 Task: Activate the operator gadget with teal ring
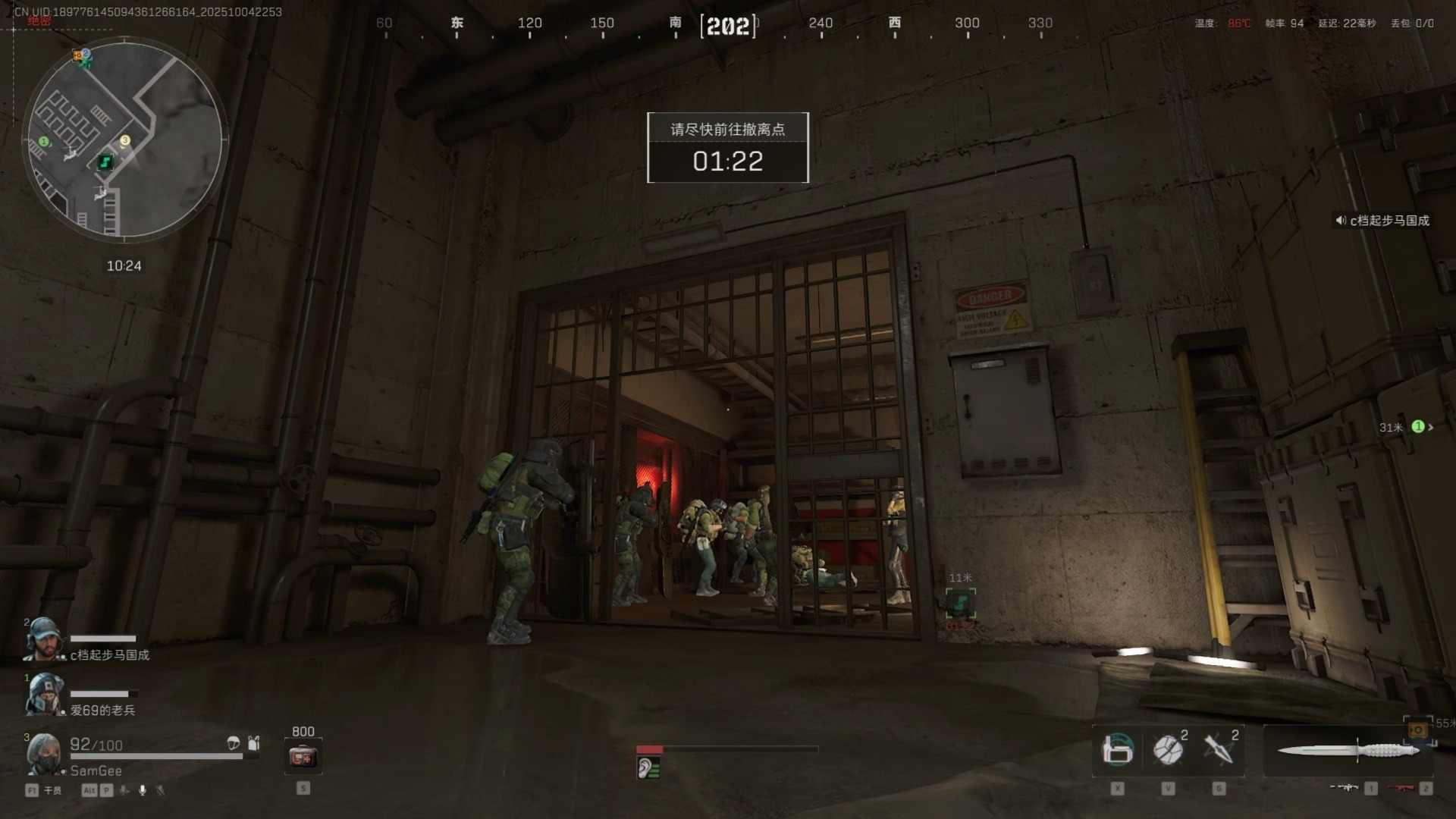tap(1117, 750)
